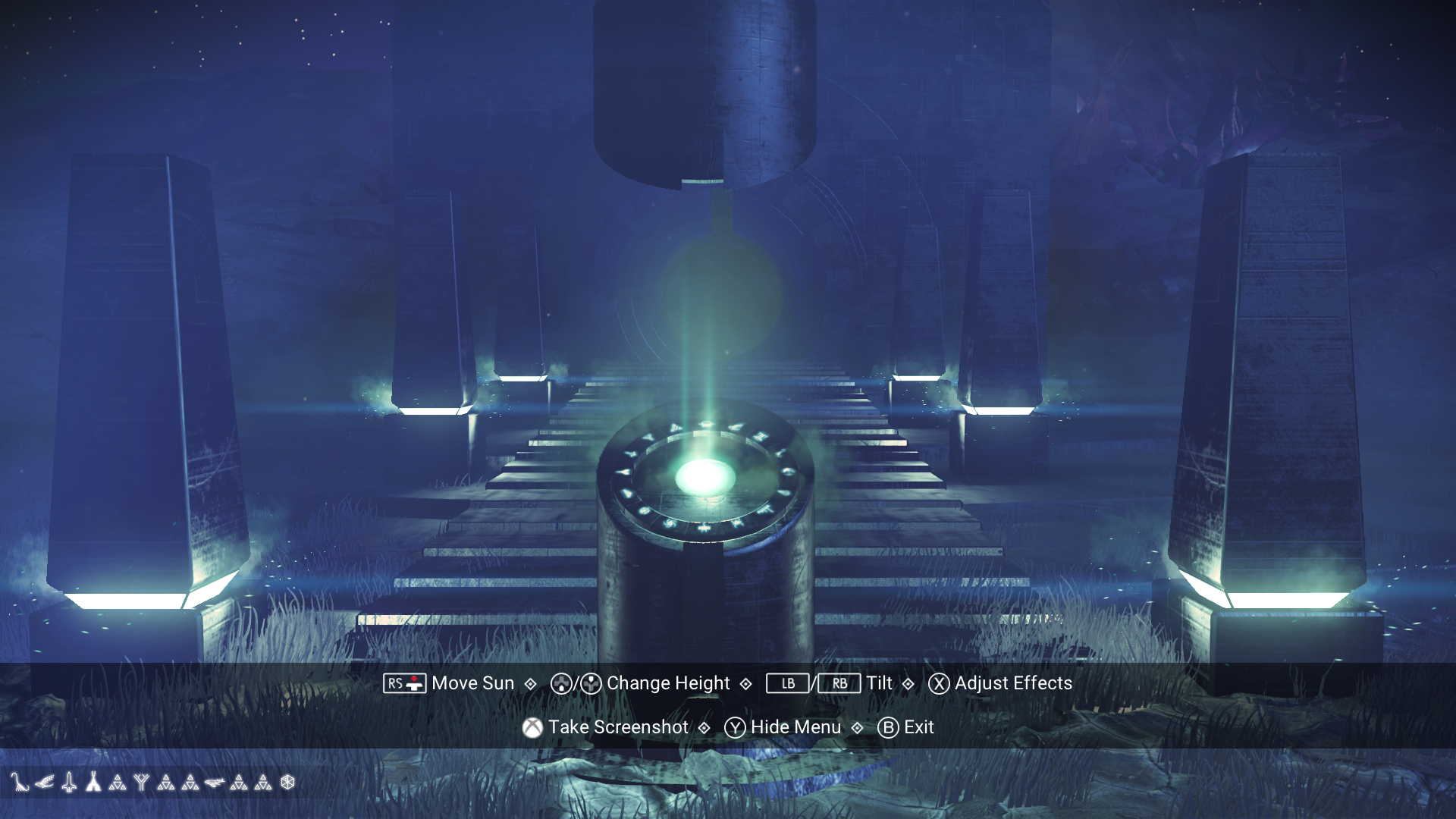Select the branching tree glyph icon

click(x=142, y=782)
